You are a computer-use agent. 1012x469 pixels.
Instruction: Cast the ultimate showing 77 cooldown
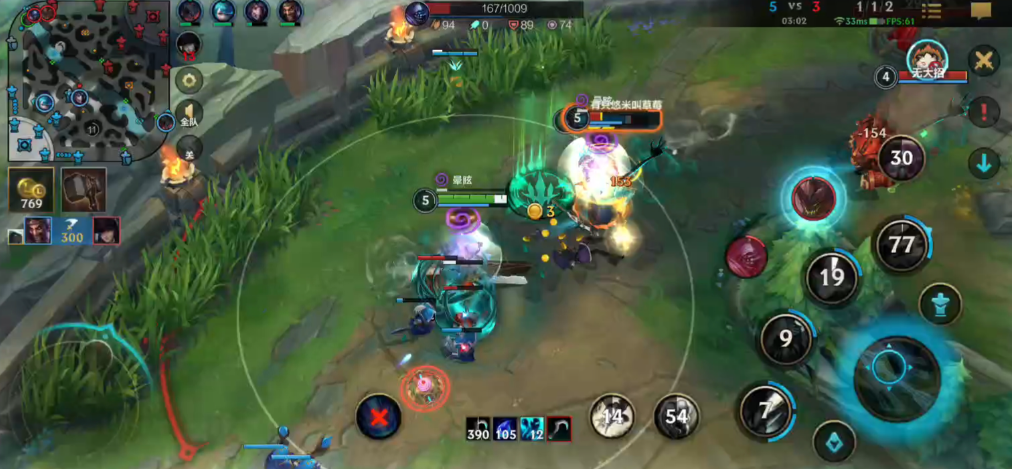tap(902, 243)
